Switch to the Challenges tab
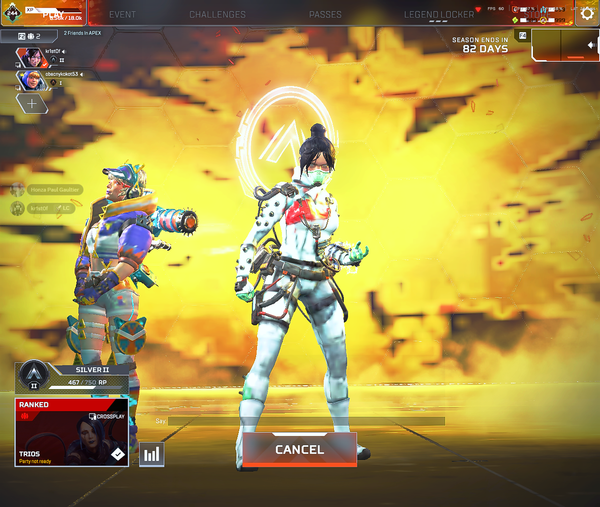Viewport: 600px width, 507px height. (217, 15)
